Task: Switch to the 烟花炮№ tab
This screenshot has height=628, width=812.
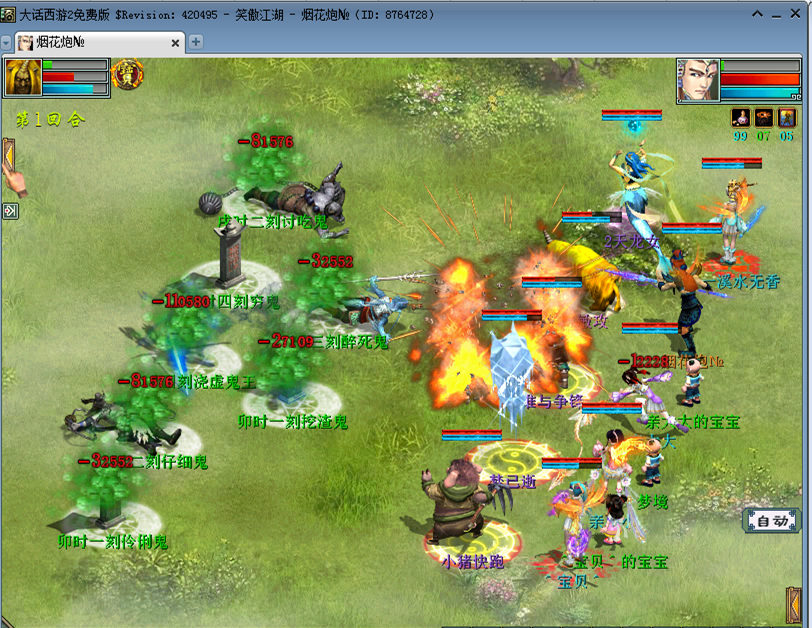Action: click(95, 42)
